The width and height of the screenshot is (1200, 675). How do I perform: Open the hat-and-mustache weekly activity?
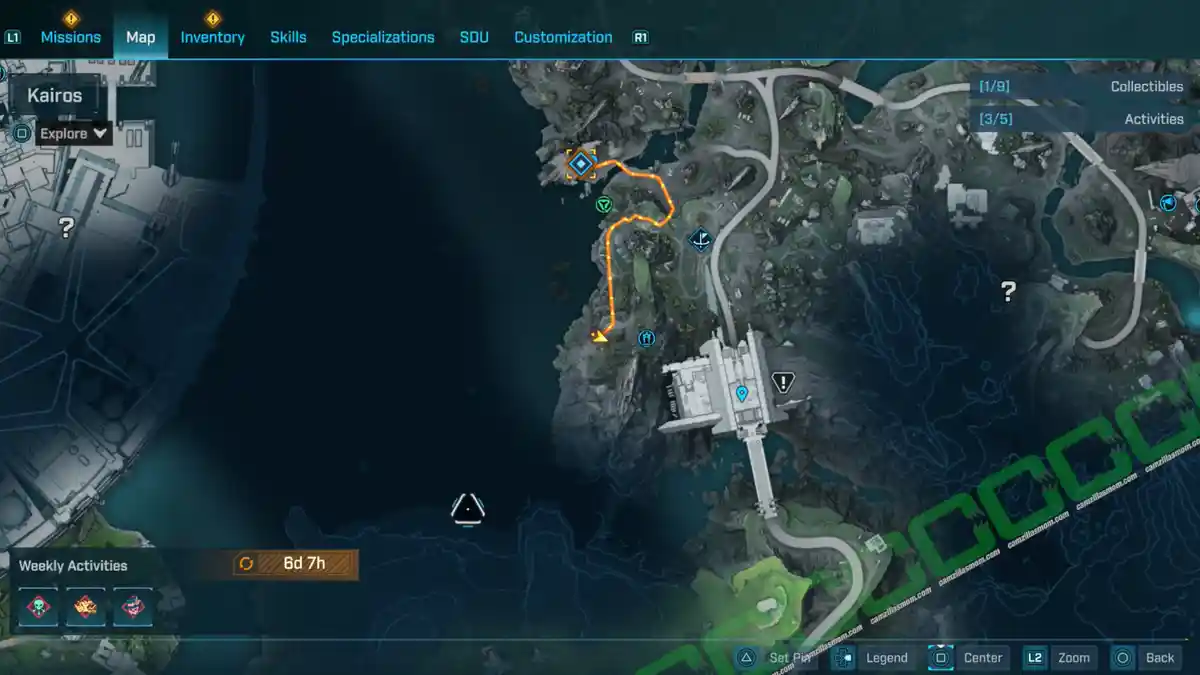[x=133, y=606]
